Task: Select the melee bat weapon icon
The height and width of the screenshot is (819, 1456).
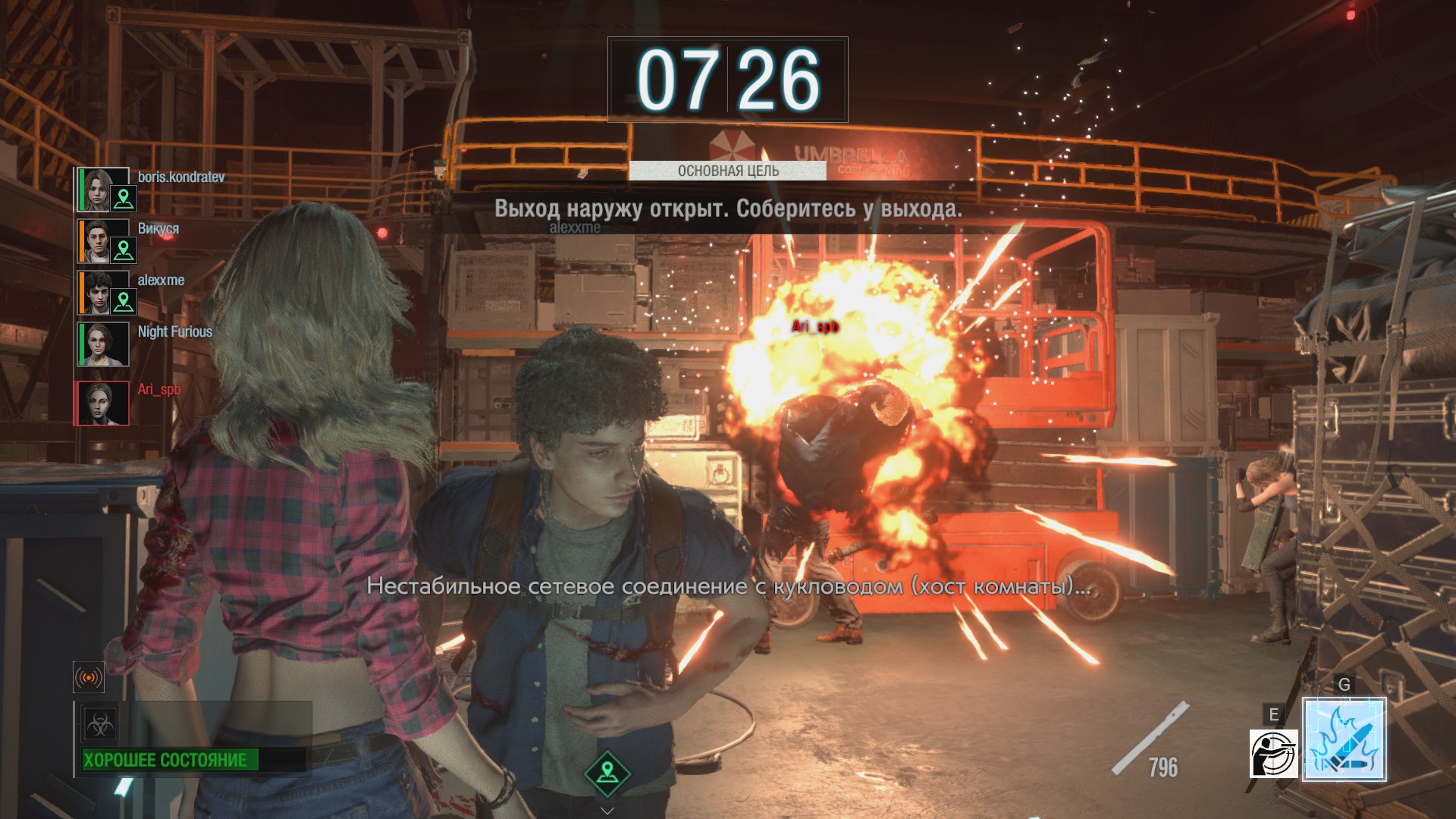Action: [x=1149, y=739]
